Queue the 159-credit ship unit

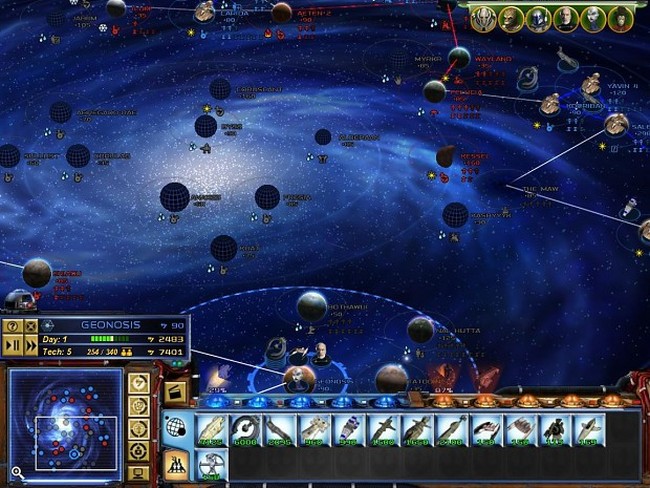click(x=586, y=428)
